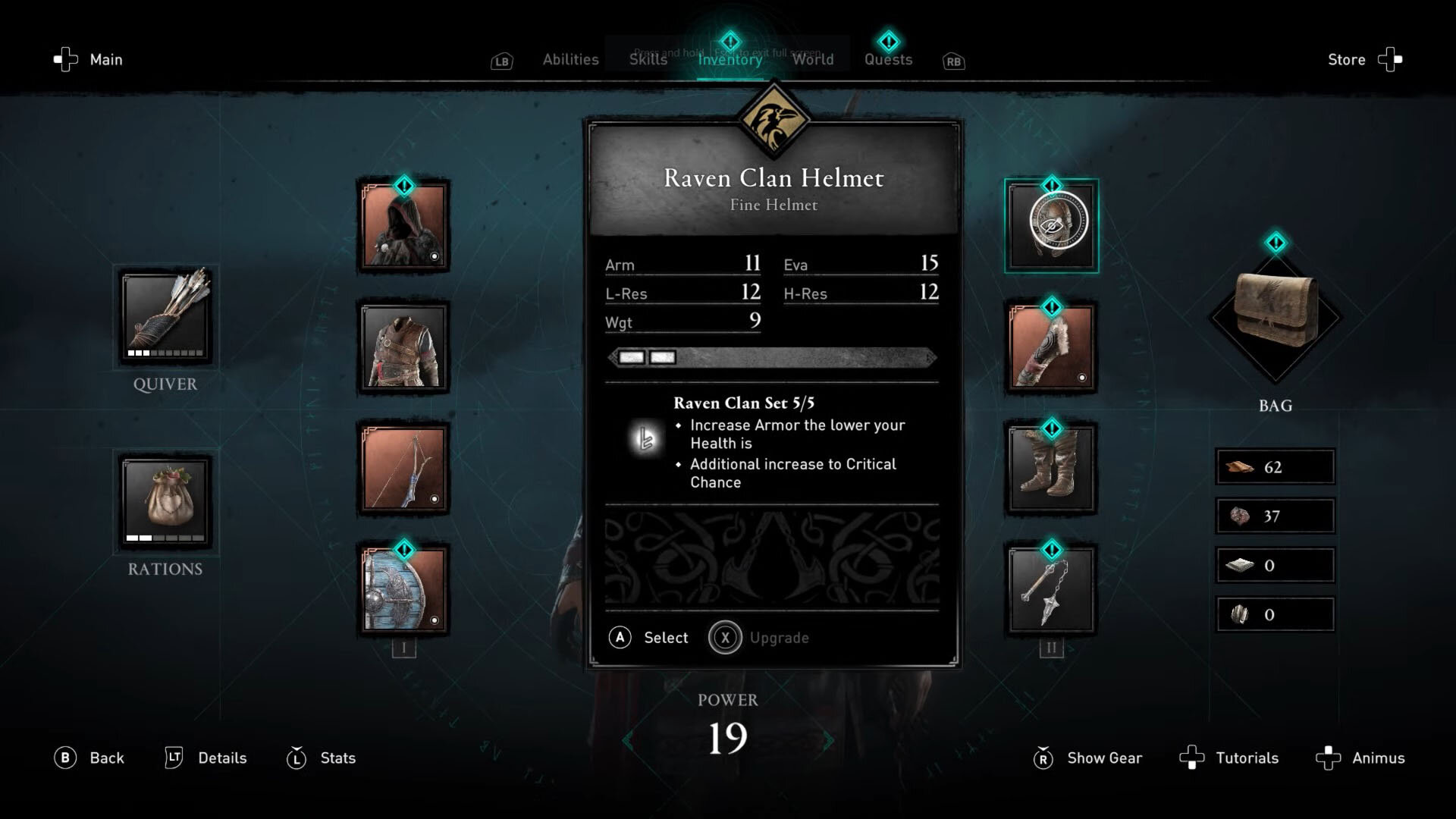Select the bow equipment slot
The image size is (1456, 819).
[403, 469]
